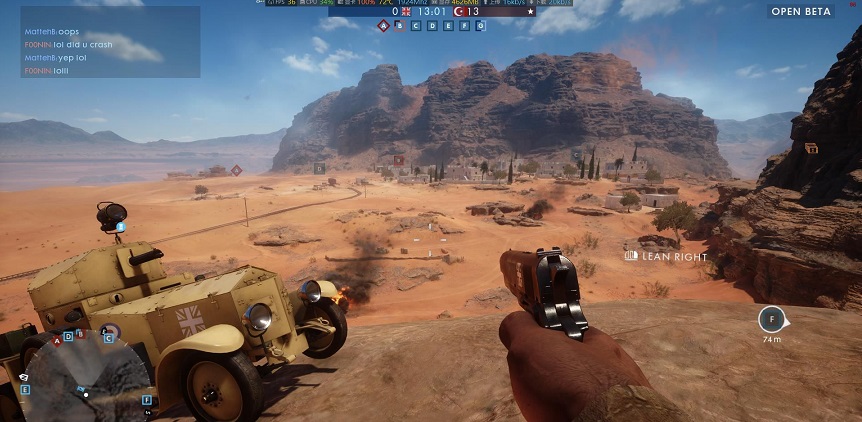Screen dimensions: 862x422
Task: Open the circular minimap
Action: pyautogui.click(x=86, y=379)
